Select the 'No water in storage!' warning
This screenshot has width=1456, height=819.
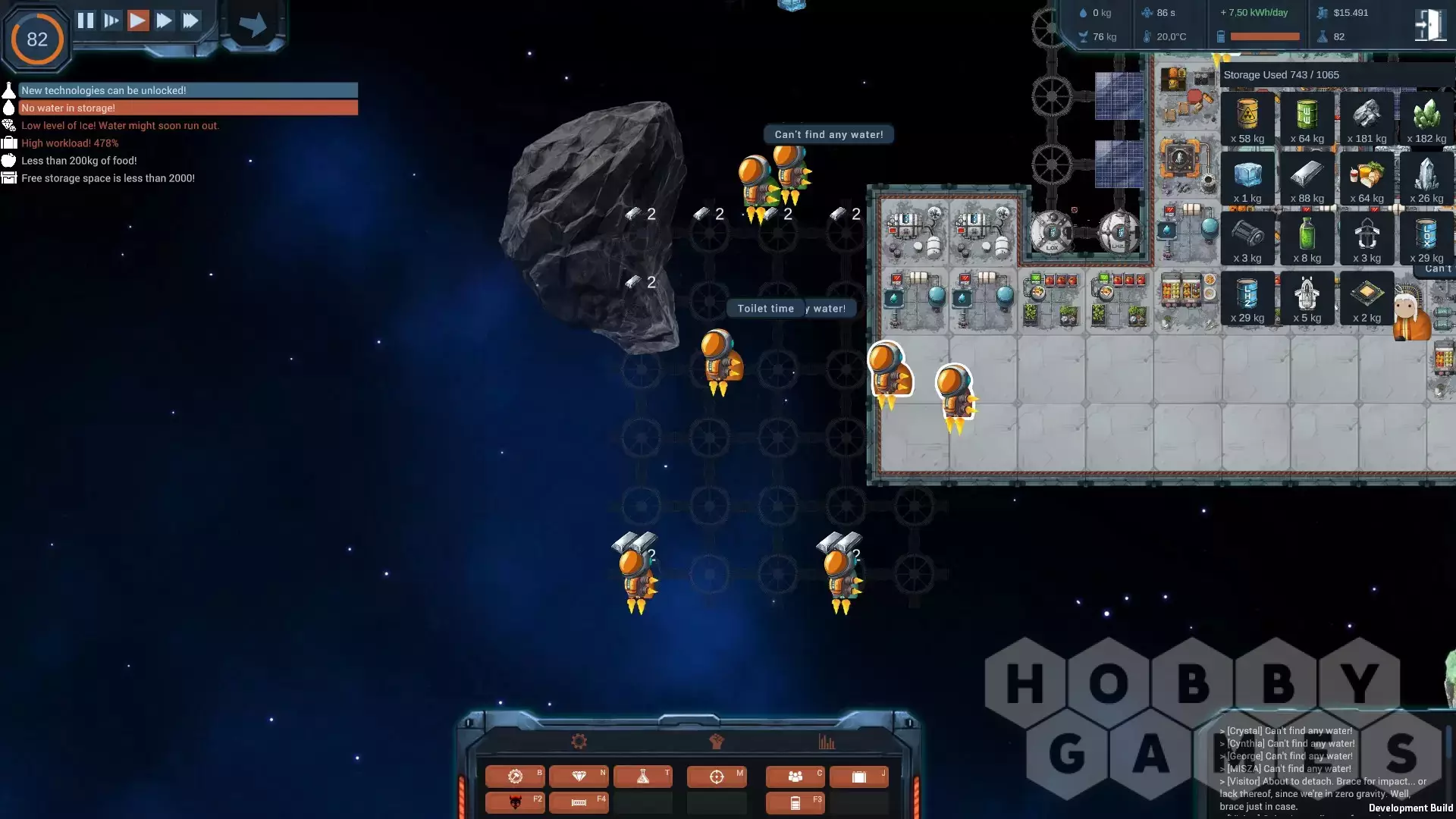187,108
